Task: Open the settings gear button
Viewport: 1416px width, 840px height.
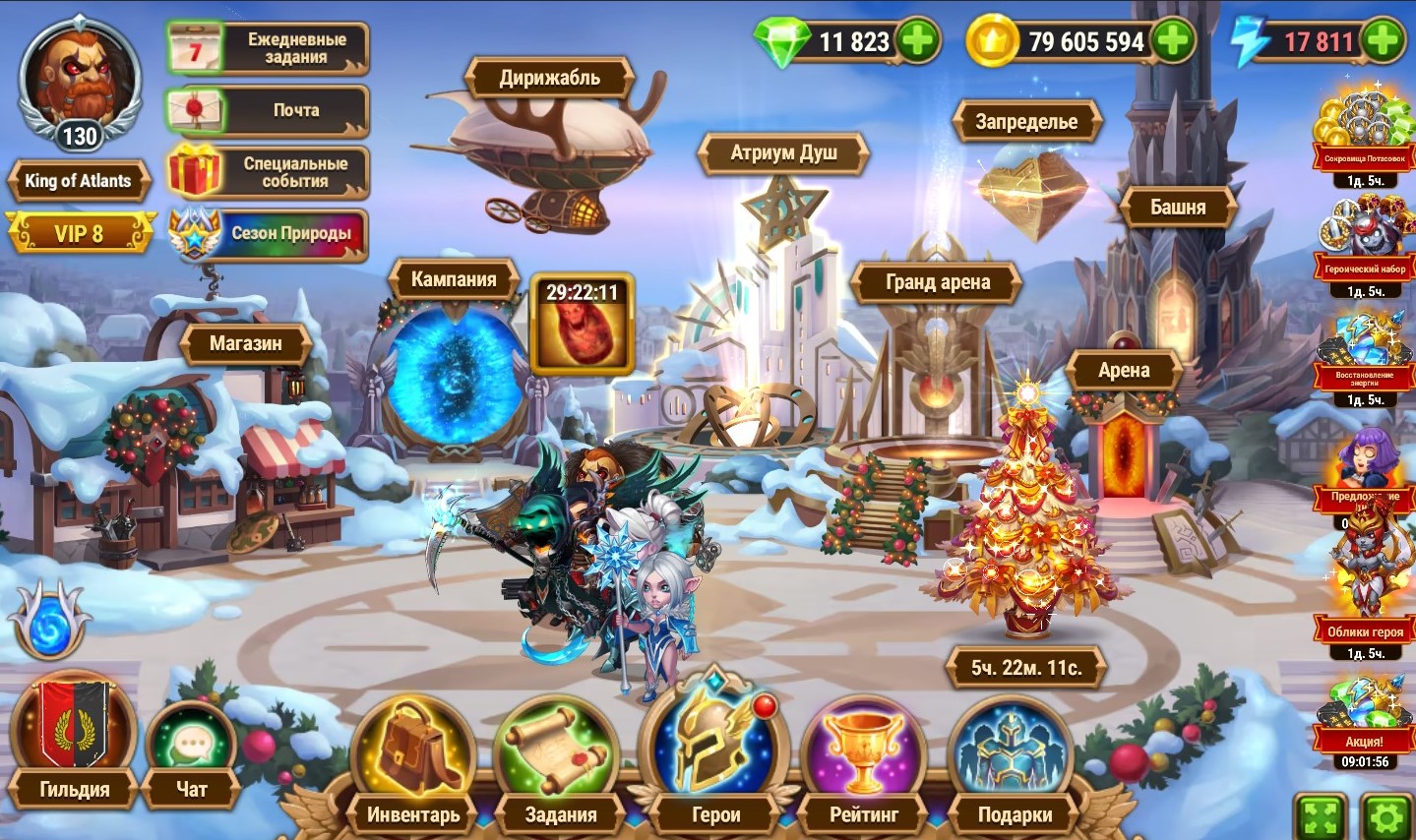Action: coord(1388,816)
